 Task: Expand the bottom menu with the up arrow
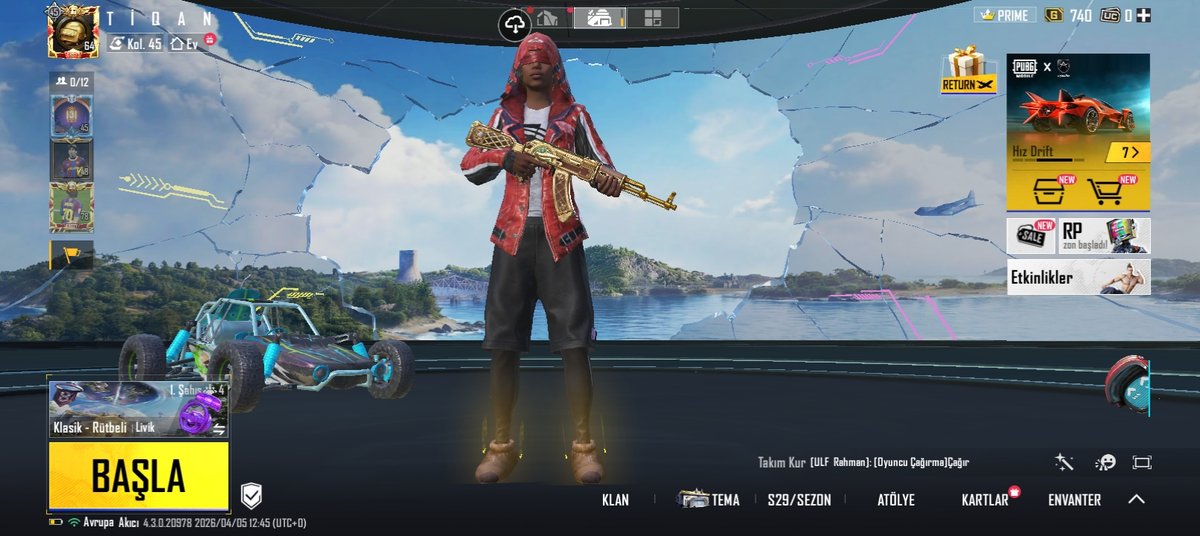pyautogui.click(x=1136, y=499)
